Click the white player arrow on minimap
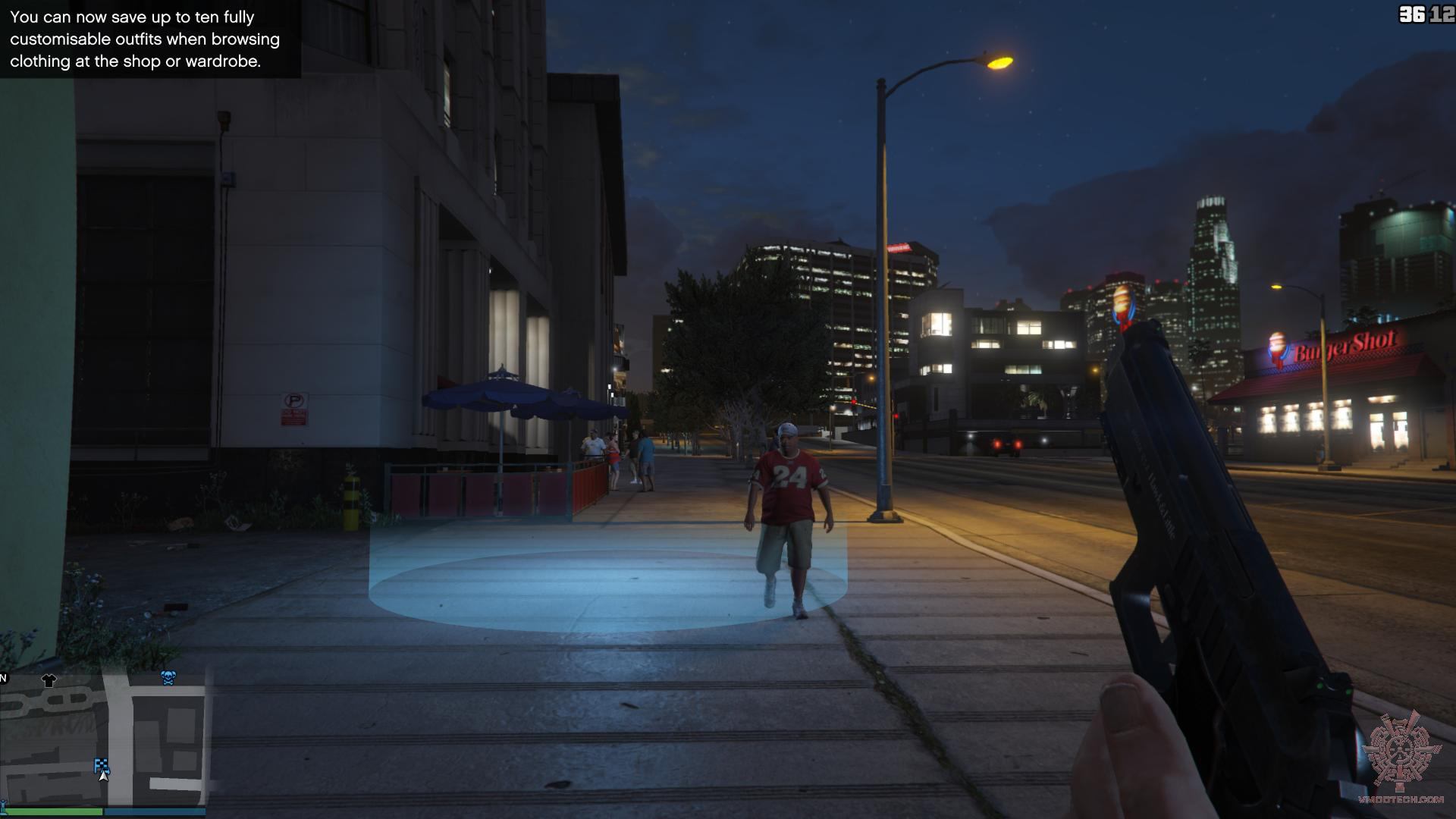Screen dimensions: 1456x819 pos(104,775)
